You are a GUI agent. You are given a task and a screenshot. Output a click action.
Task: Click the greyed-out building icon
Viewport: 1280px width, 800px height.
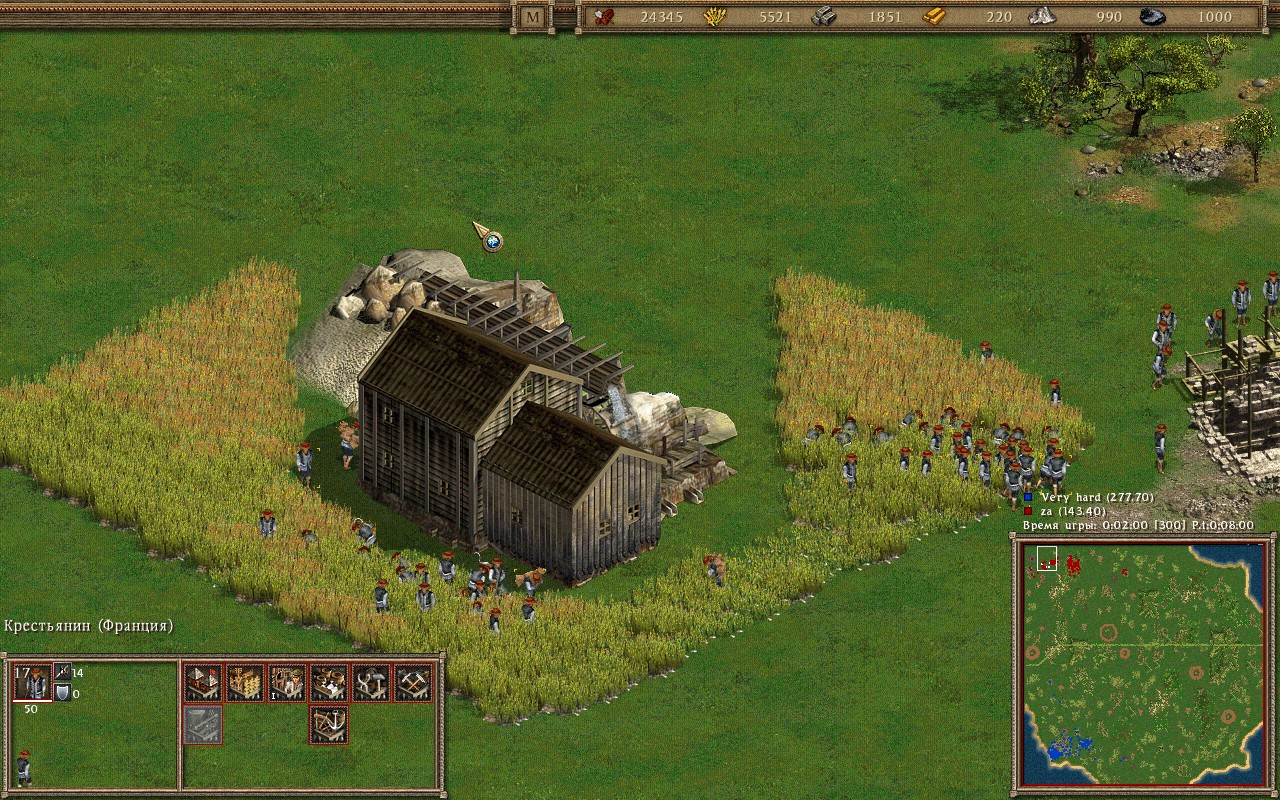coord(203,725)
